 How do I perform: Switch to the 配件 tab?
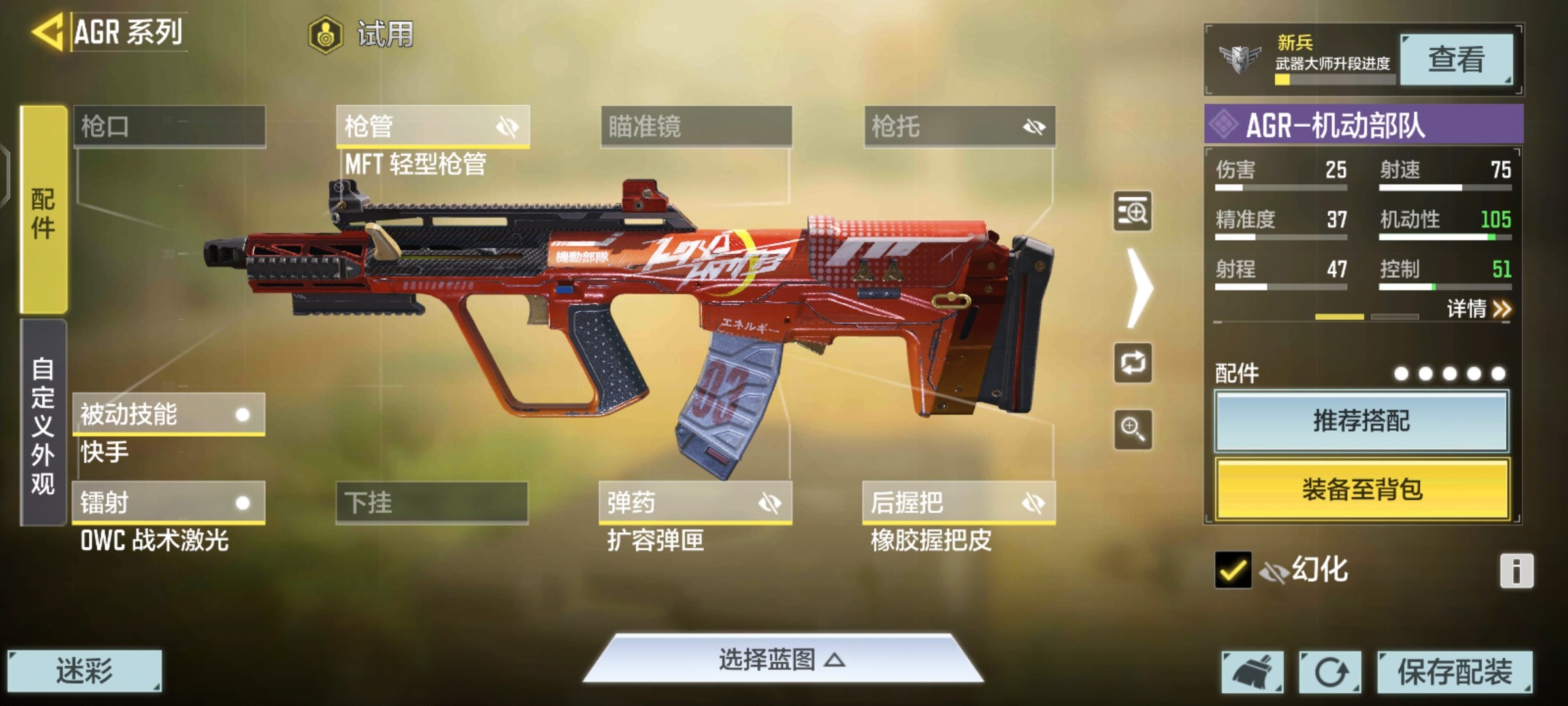coord(44,210)
